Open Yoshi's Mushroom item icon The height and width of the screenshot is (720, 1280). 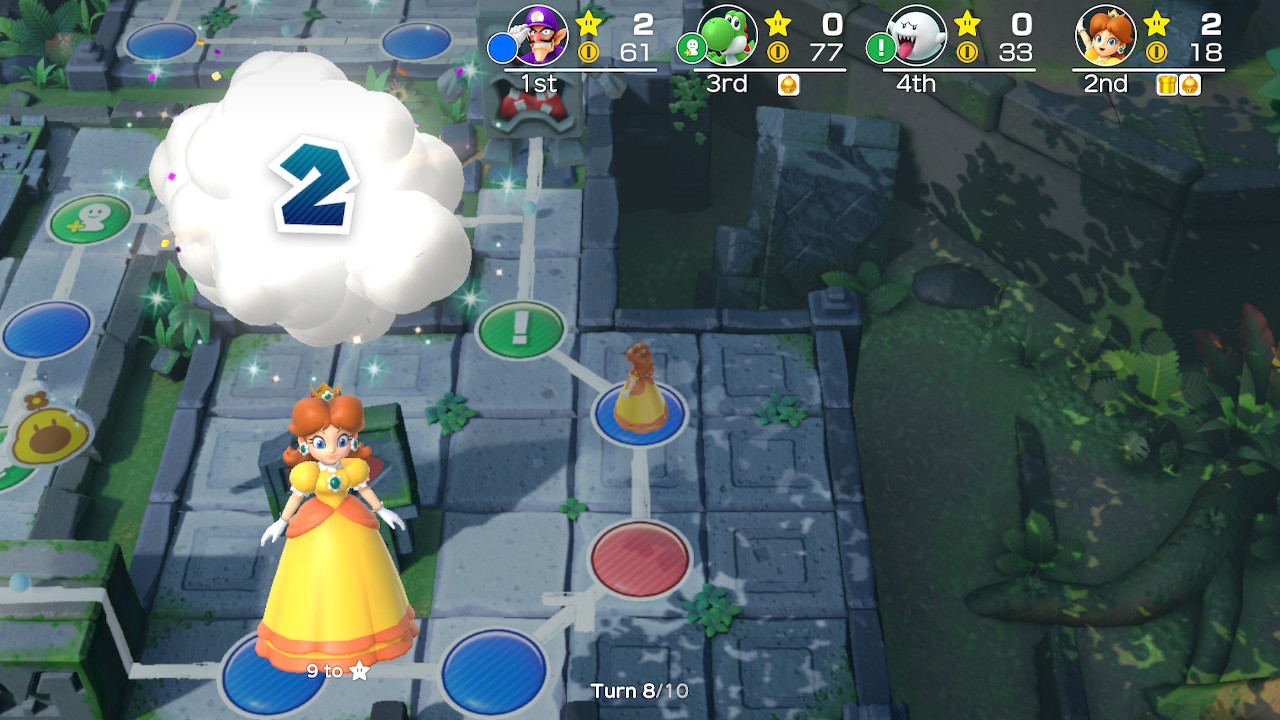click(788, 86)
